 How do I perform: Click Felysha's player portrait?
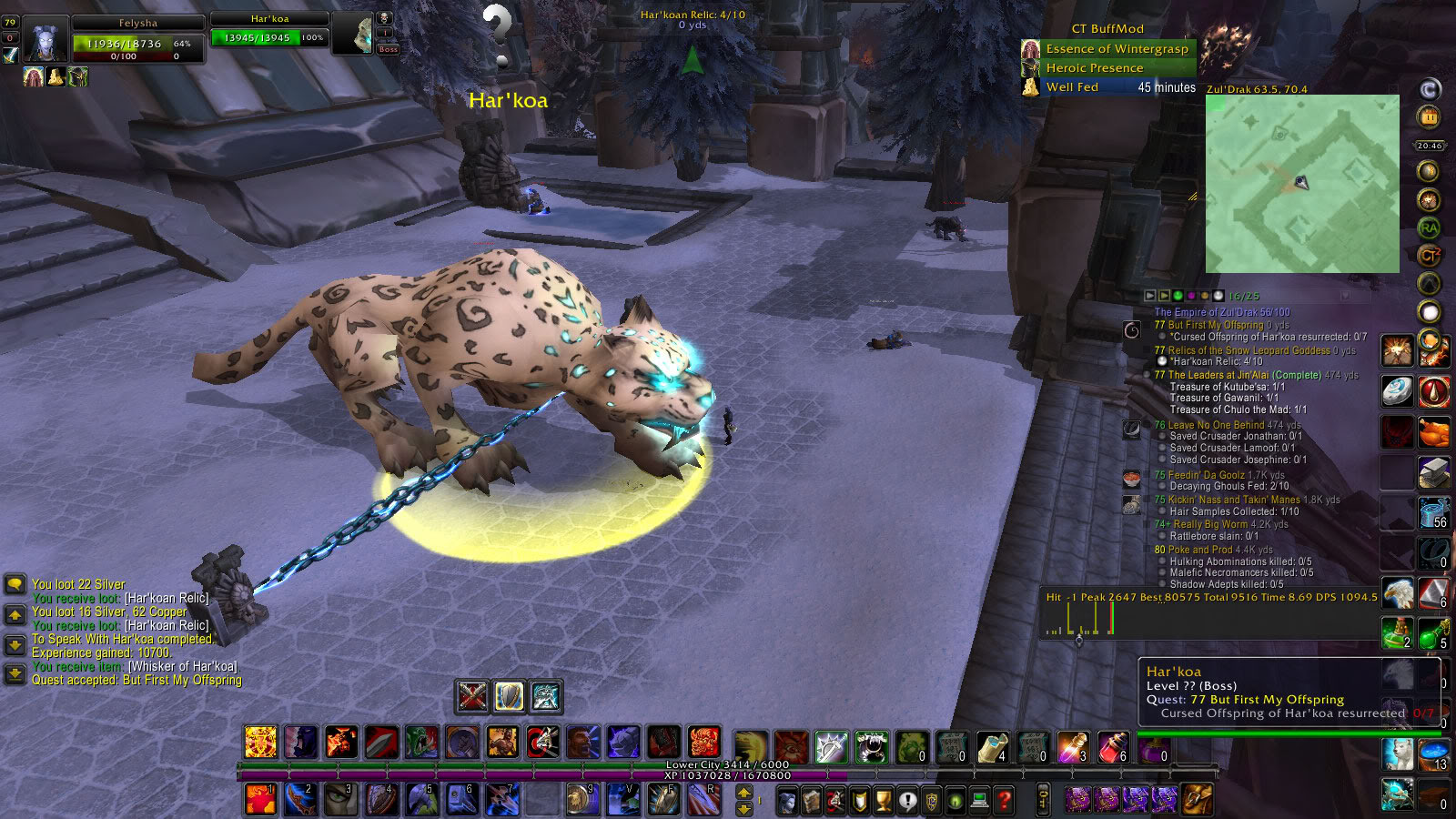(45, 41)
